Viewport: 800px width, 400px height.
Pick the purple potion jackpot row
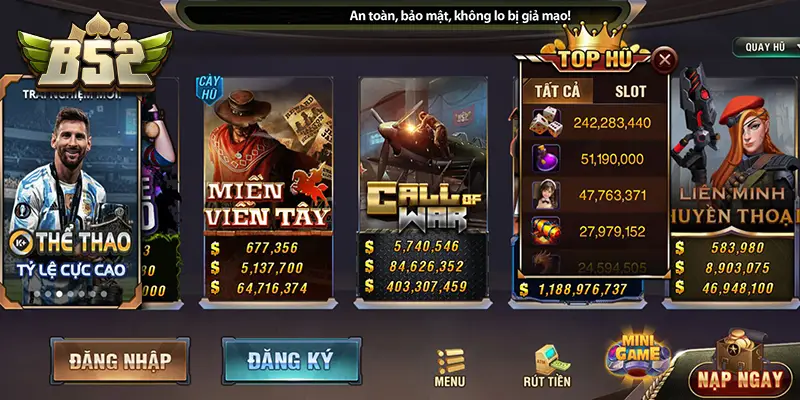tap(595, 158)
